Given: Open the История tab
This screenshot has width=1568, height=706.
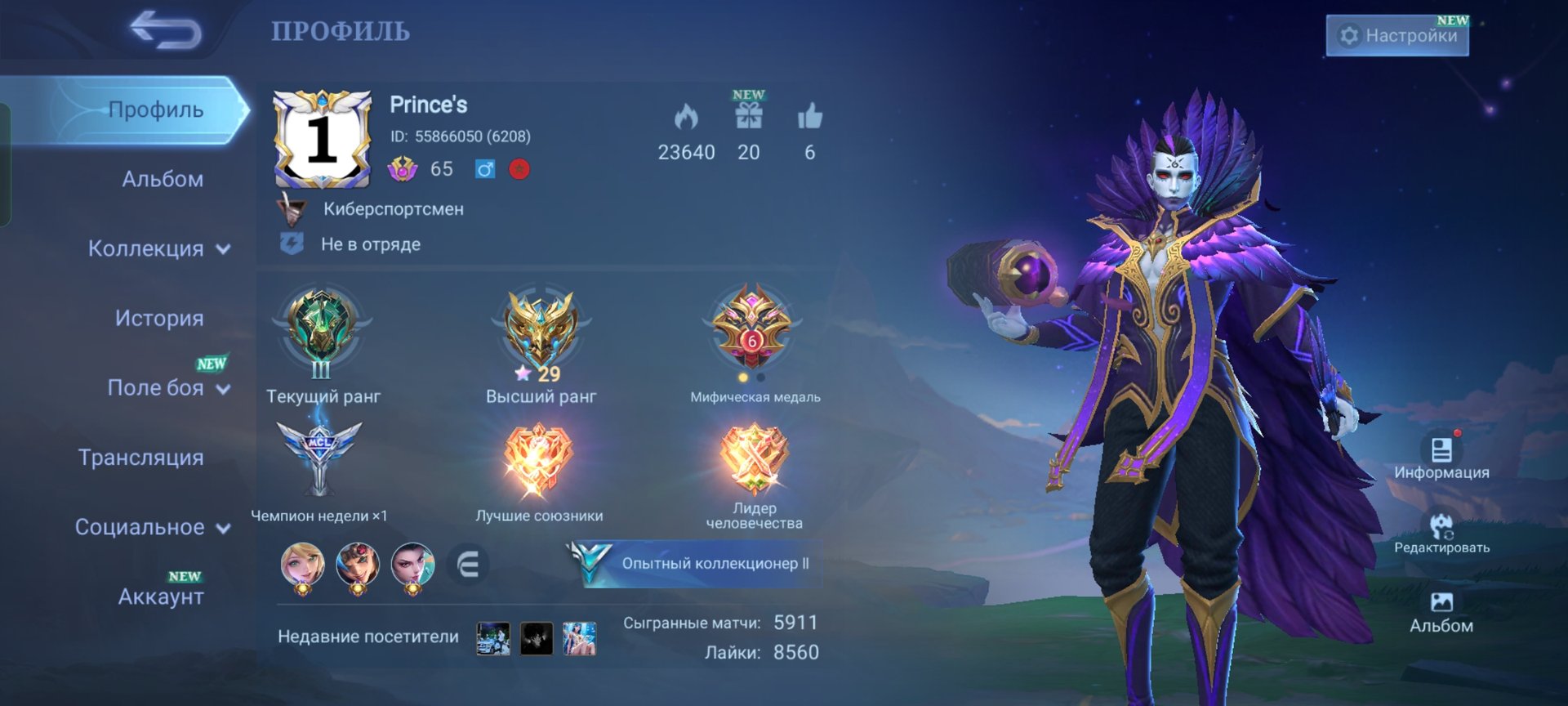Looking at the screenshot, I should click(159, 318).
